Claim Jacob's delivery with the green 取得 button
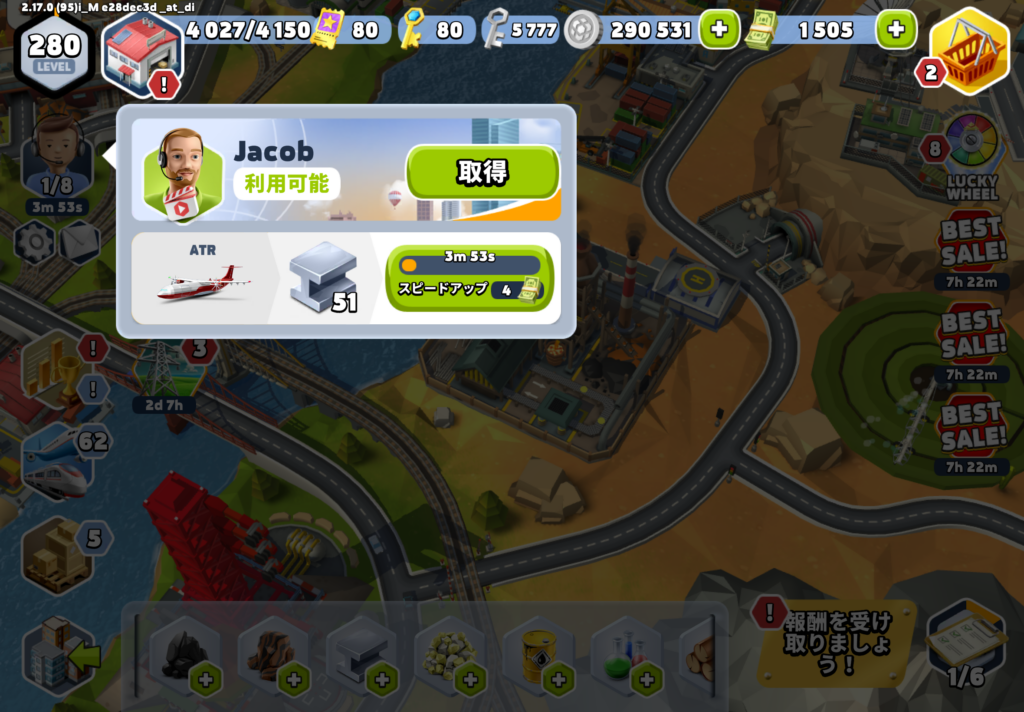1024x712 pixels. tap(481, 172)
